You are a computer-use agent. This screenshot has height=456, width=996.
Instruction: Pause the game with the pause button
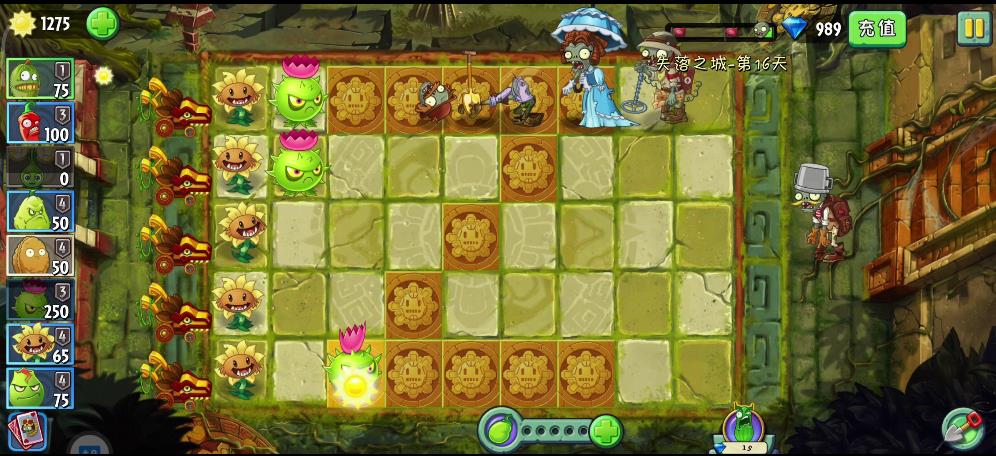(x=972, y=28)
